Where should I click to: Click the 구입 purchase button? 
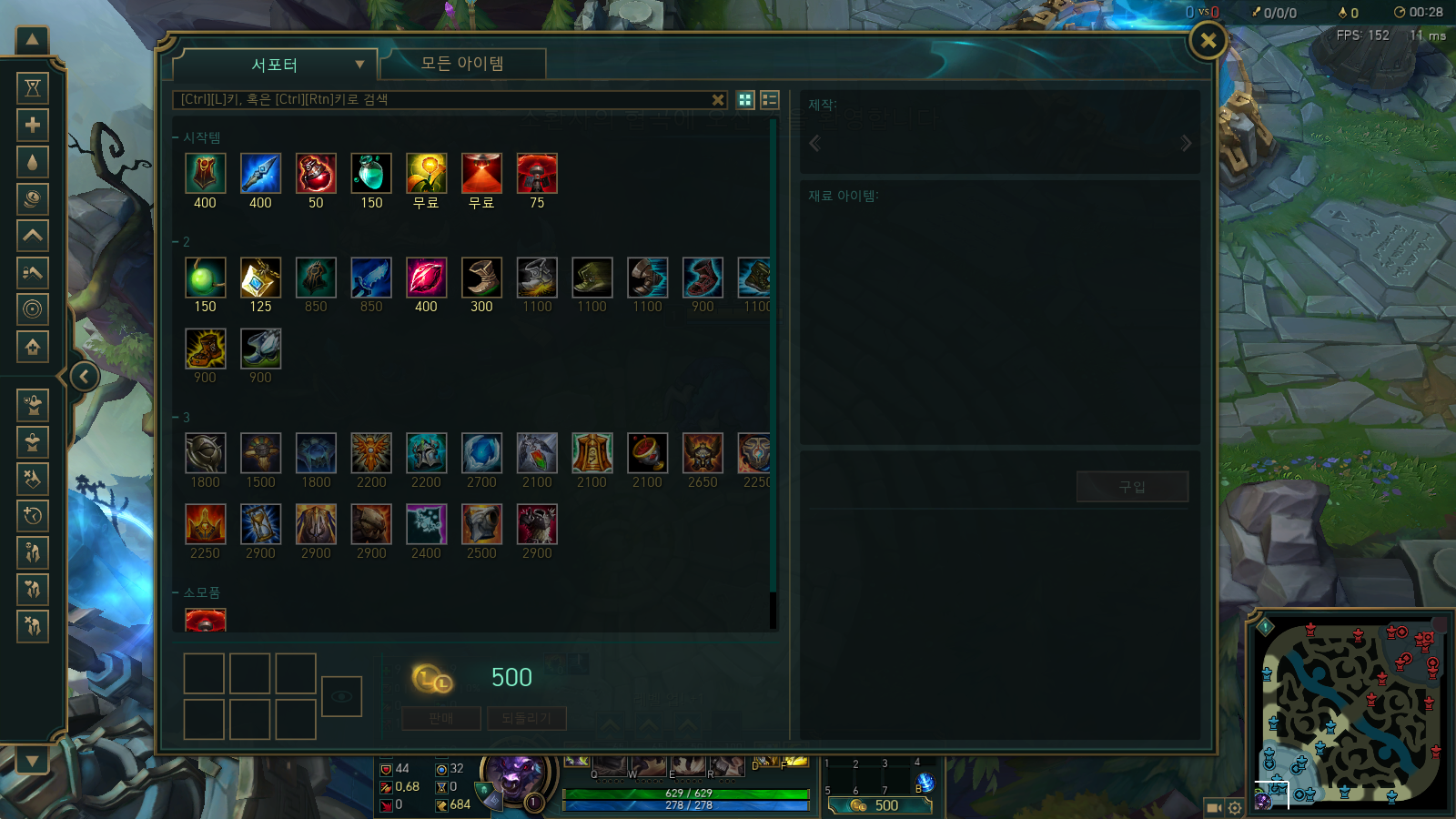pyautogui.click(x=1132, y=487)
